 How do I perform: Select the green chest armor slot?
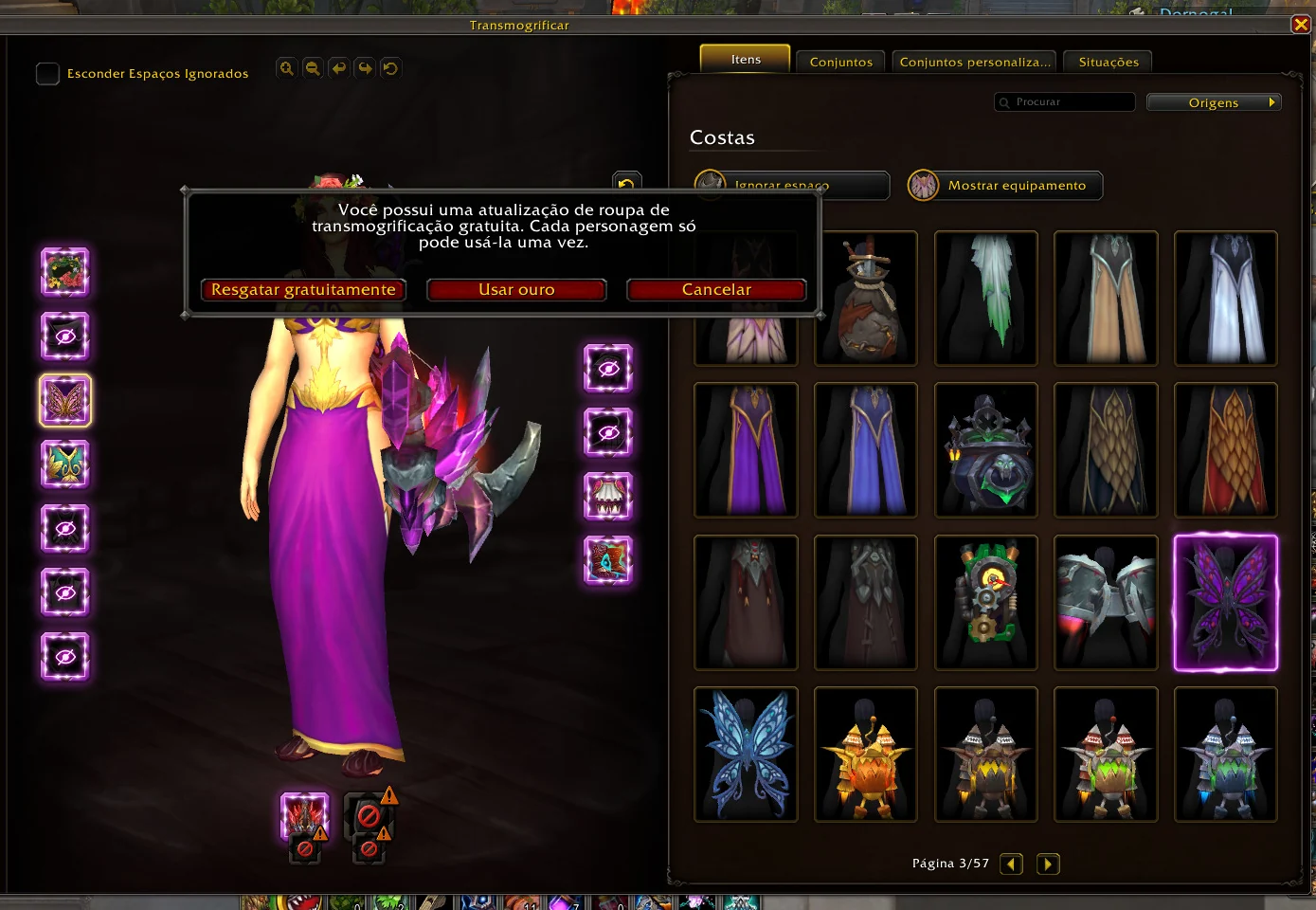[x=64, y=464]
